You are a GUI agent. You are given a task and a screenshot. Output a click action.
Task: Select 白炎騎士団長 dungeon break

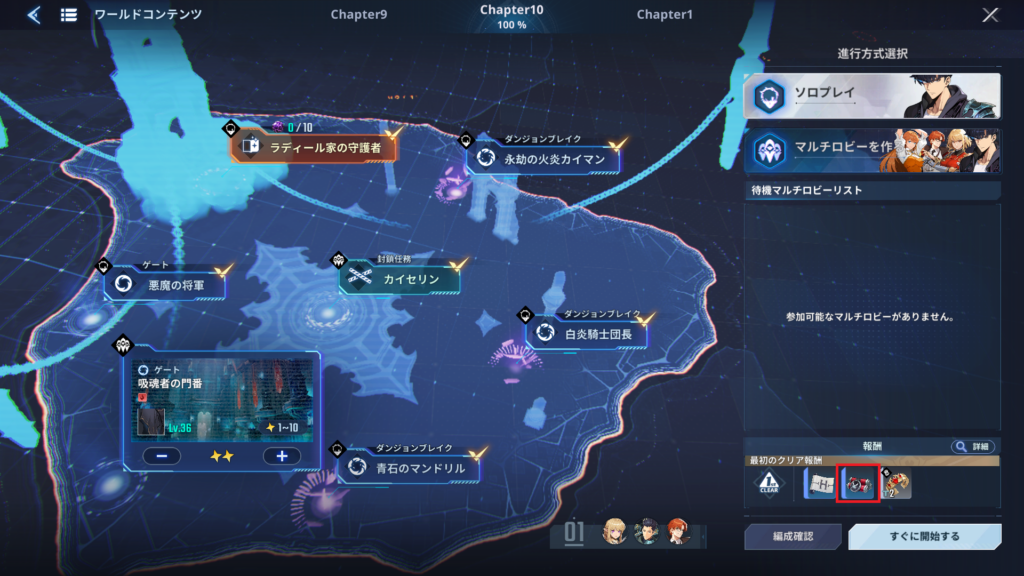[x=588, y=333]
